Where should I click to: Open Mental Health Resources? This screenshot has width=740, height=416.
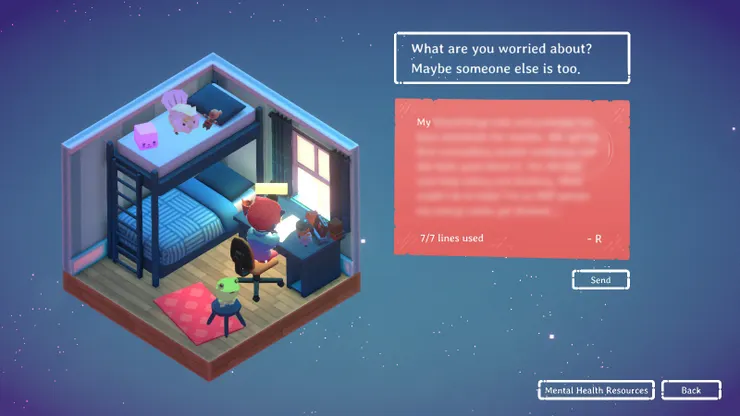click(x=596, y=390)
